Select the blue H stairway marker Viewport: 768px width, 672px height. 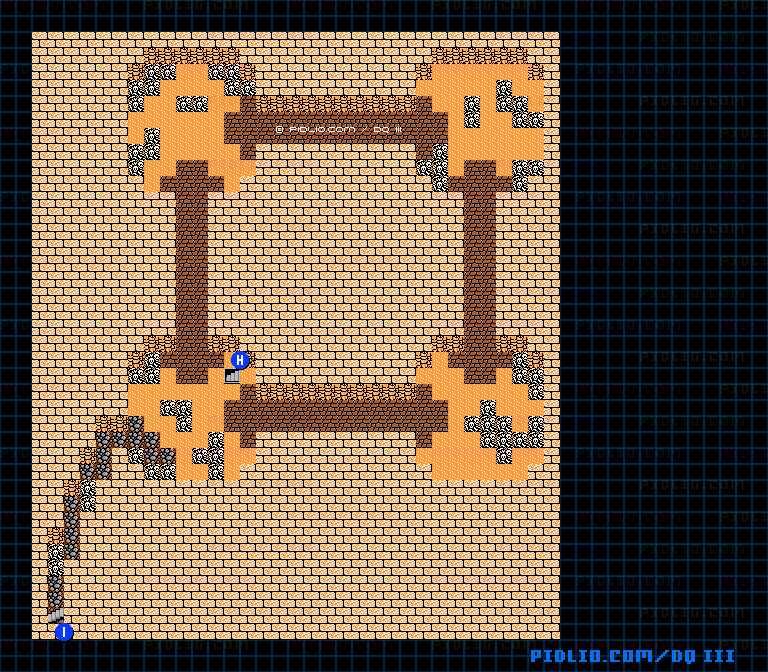click(x=240, y=360)
